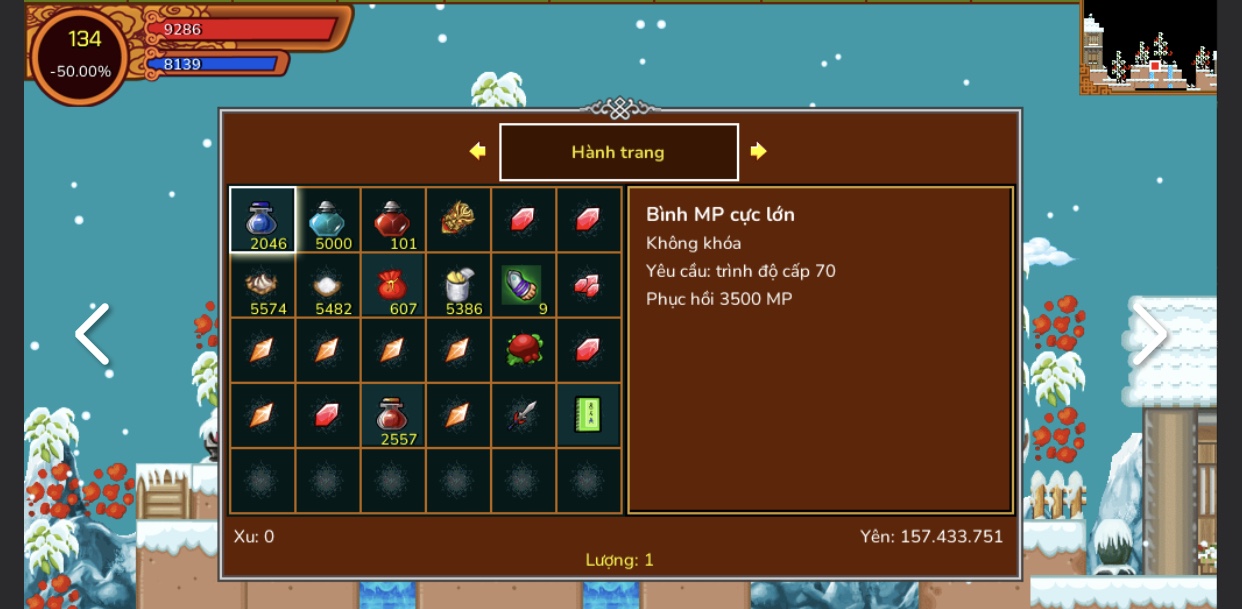Image resolution: width=1242 pixels, height=609 pixels.
Task: Pick the dumpling food stack of 5574
Action: 262,285
